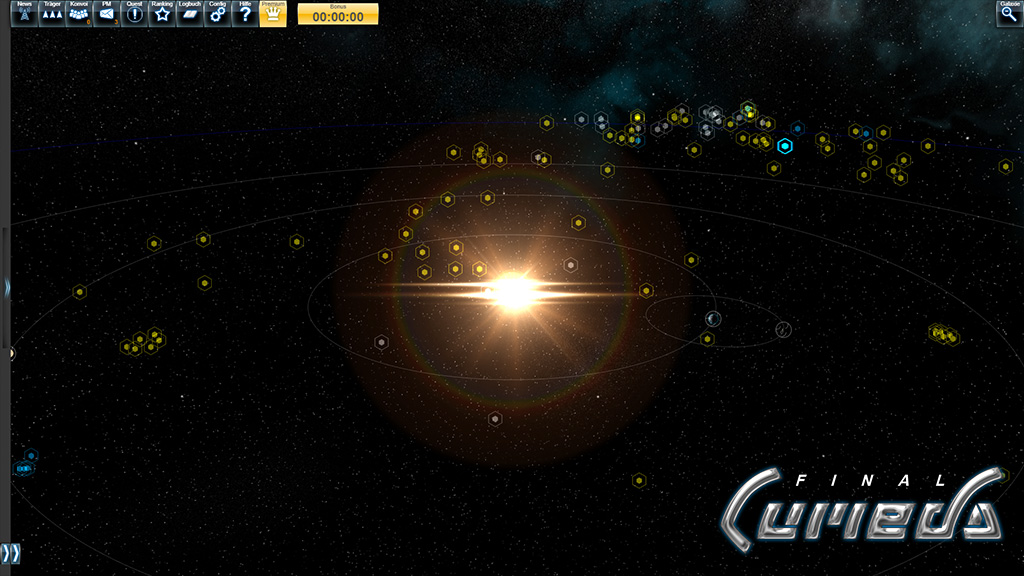Expand the bottom-left double-arrow panel
1024x576 pixels.
tap(10, 553)
